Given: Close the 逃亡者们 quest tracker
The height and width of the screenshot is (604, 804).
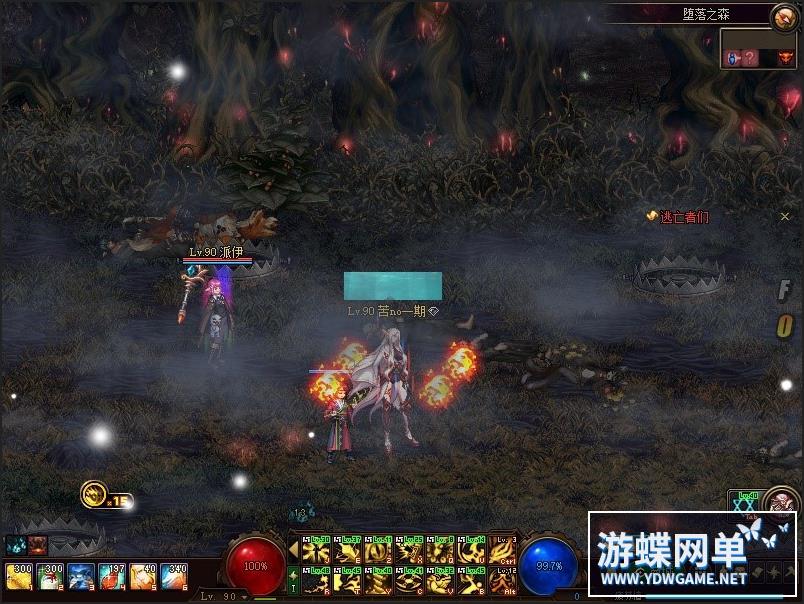Looking at the screenshot, I should (785, 216).
